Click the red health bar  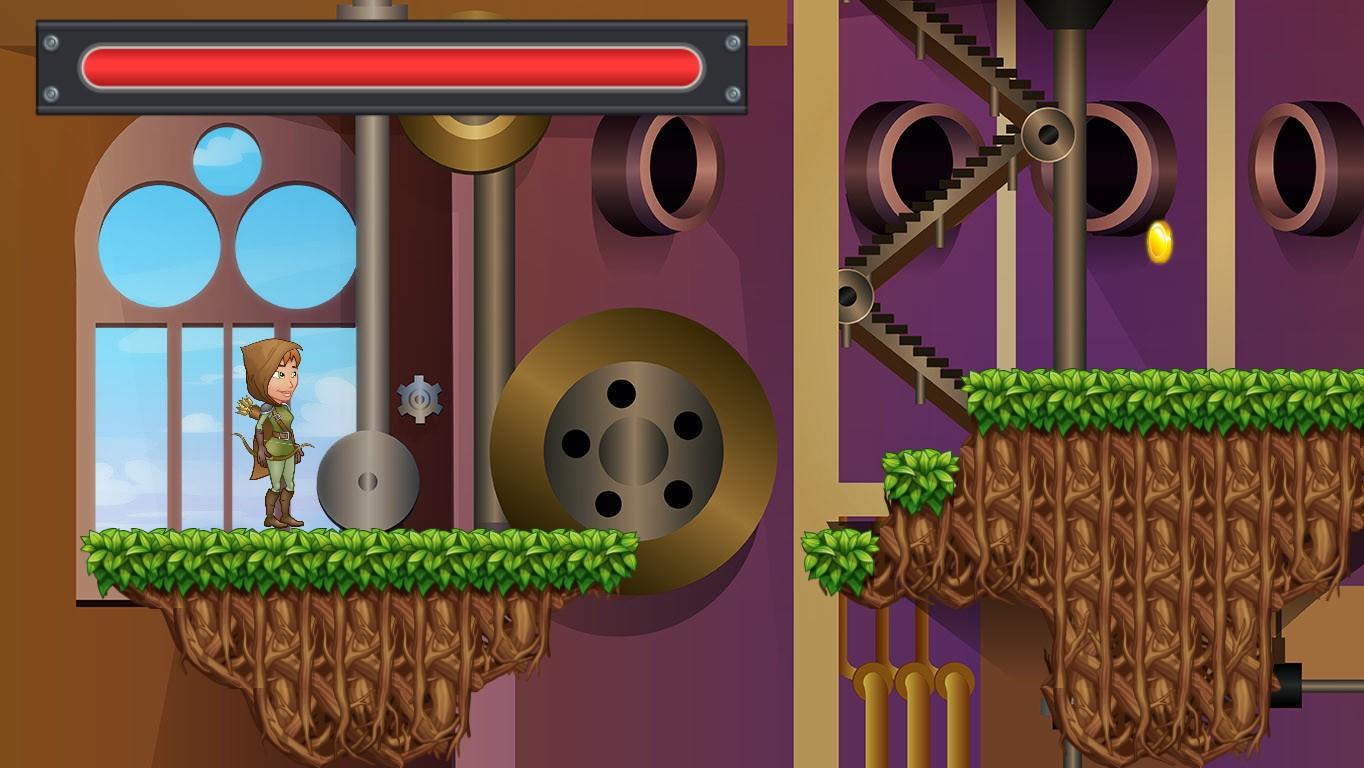(x=390, y=62)
